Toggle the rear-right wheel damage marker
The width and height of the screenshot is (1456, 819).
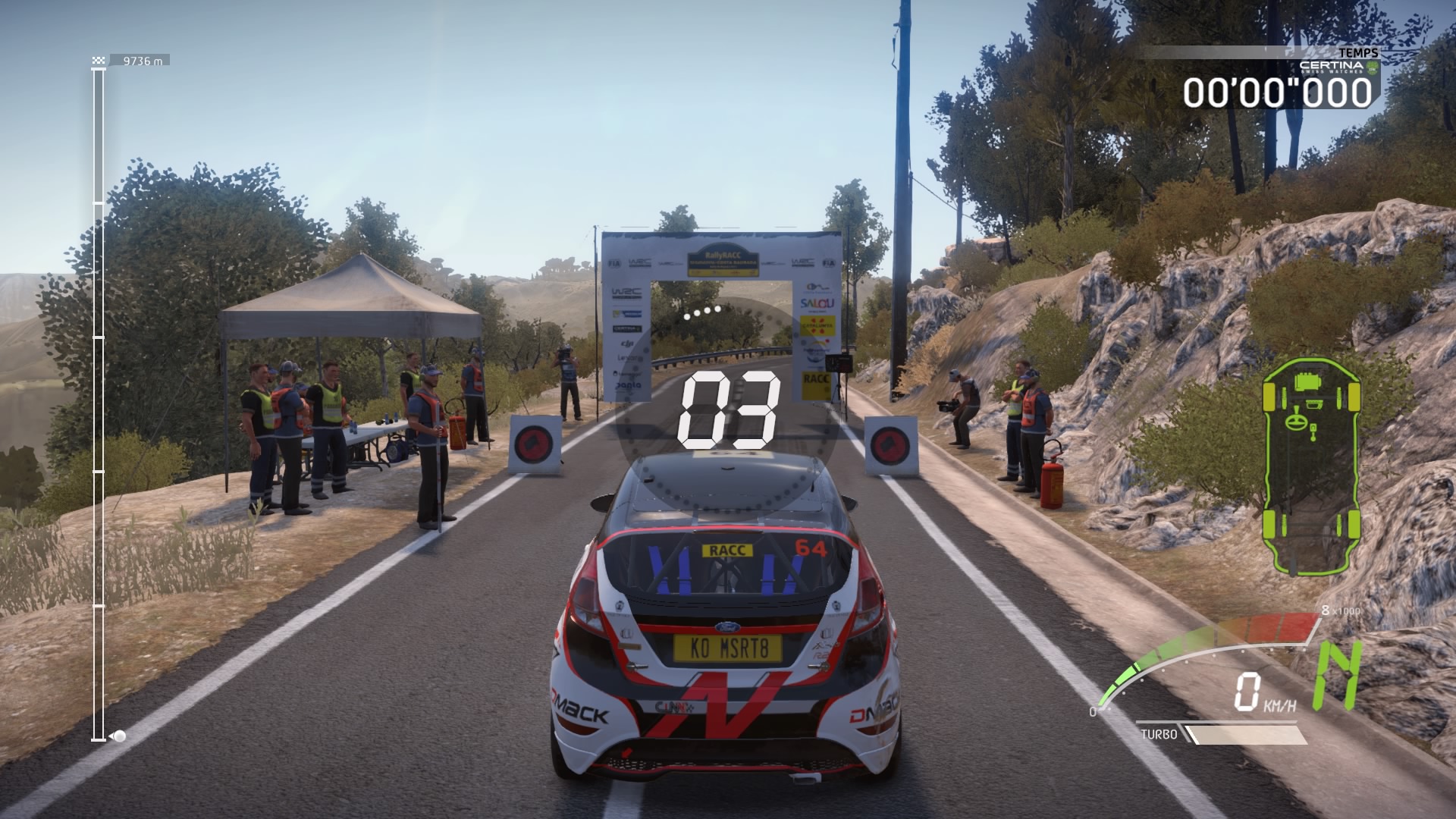tap(1355, 525)
